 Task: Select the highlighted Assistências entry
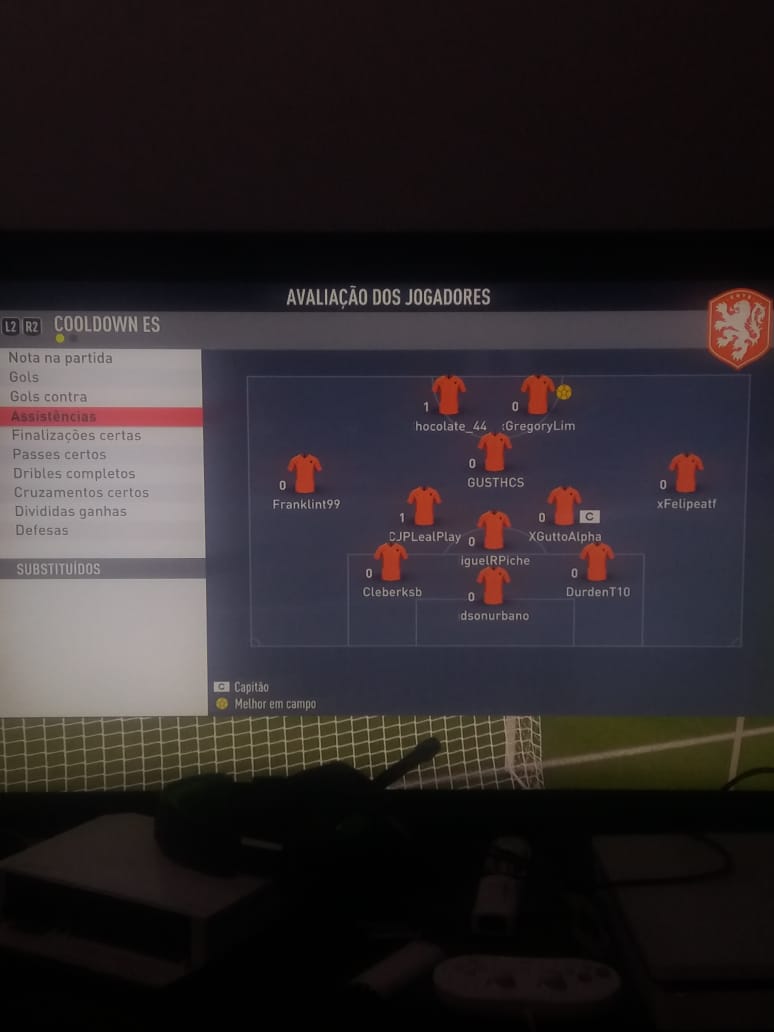55,416
